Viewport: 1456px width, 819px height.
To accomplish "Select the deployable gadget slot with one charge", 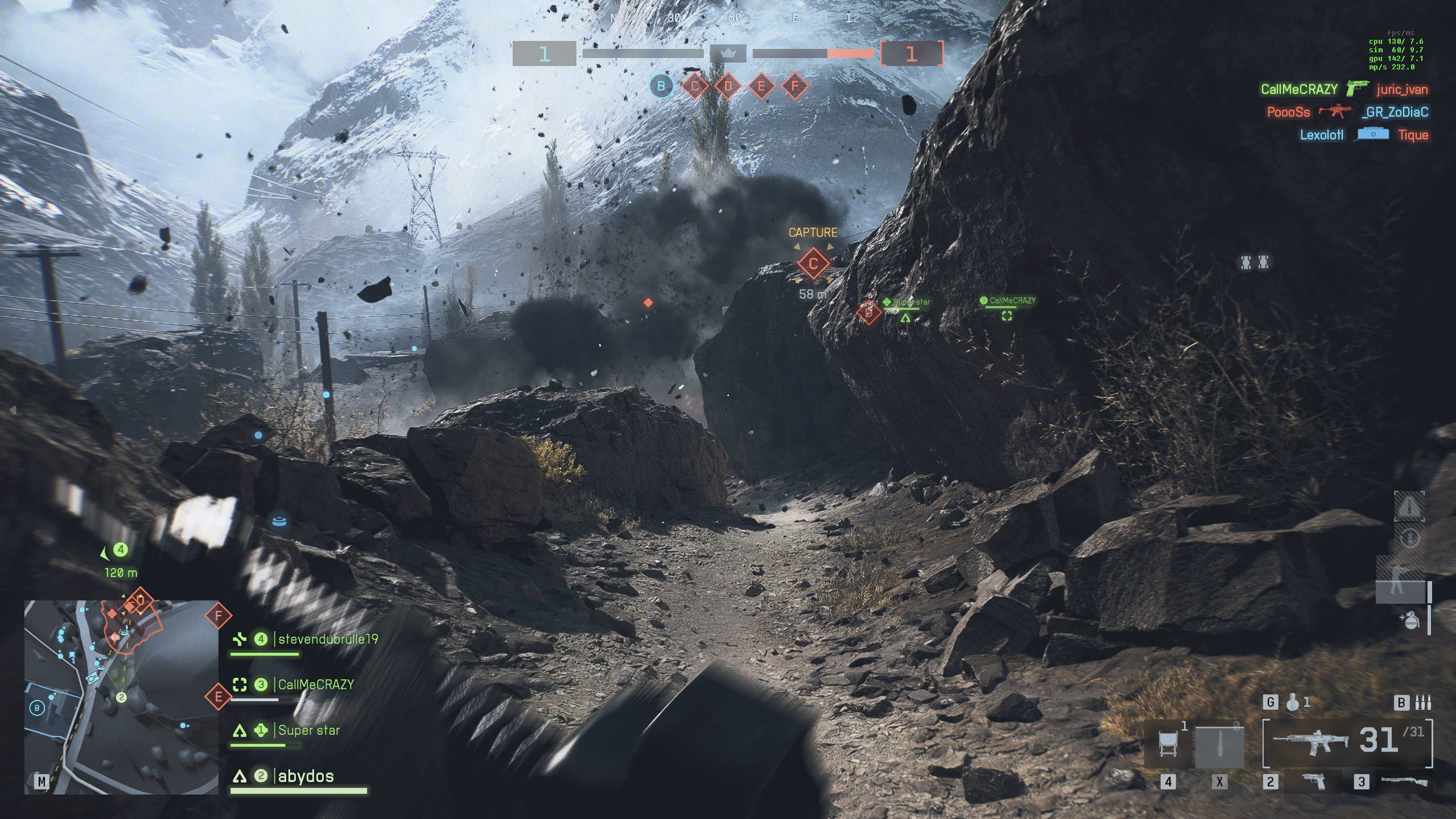I will tap(1168, 743).
